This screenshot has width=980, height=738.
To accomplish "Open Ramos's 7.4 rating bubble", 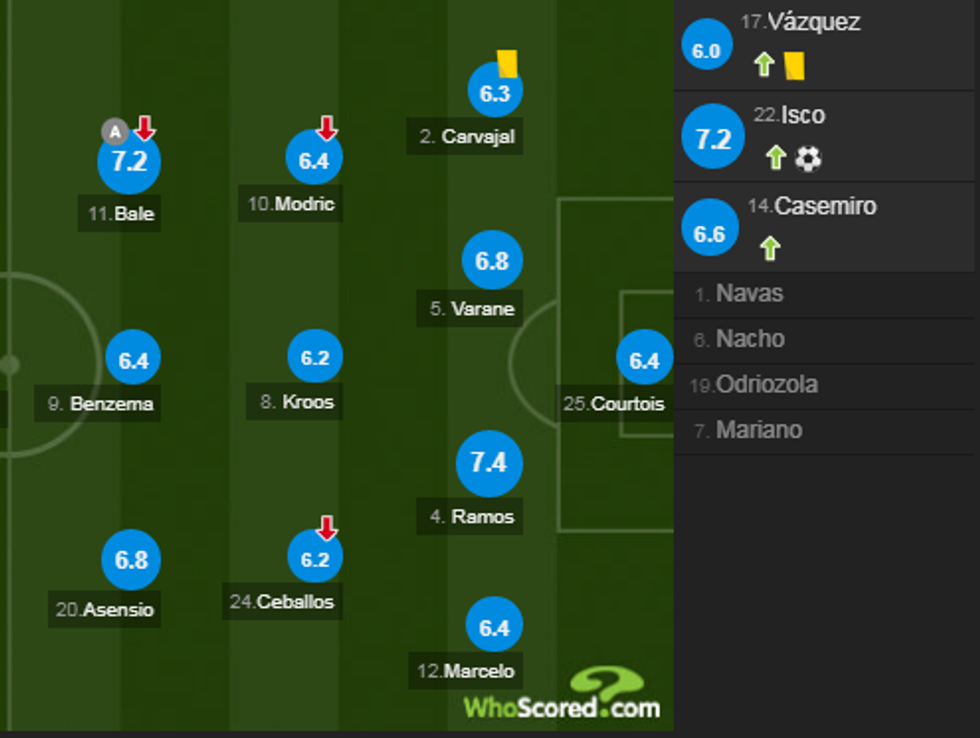I will point(489,463).
